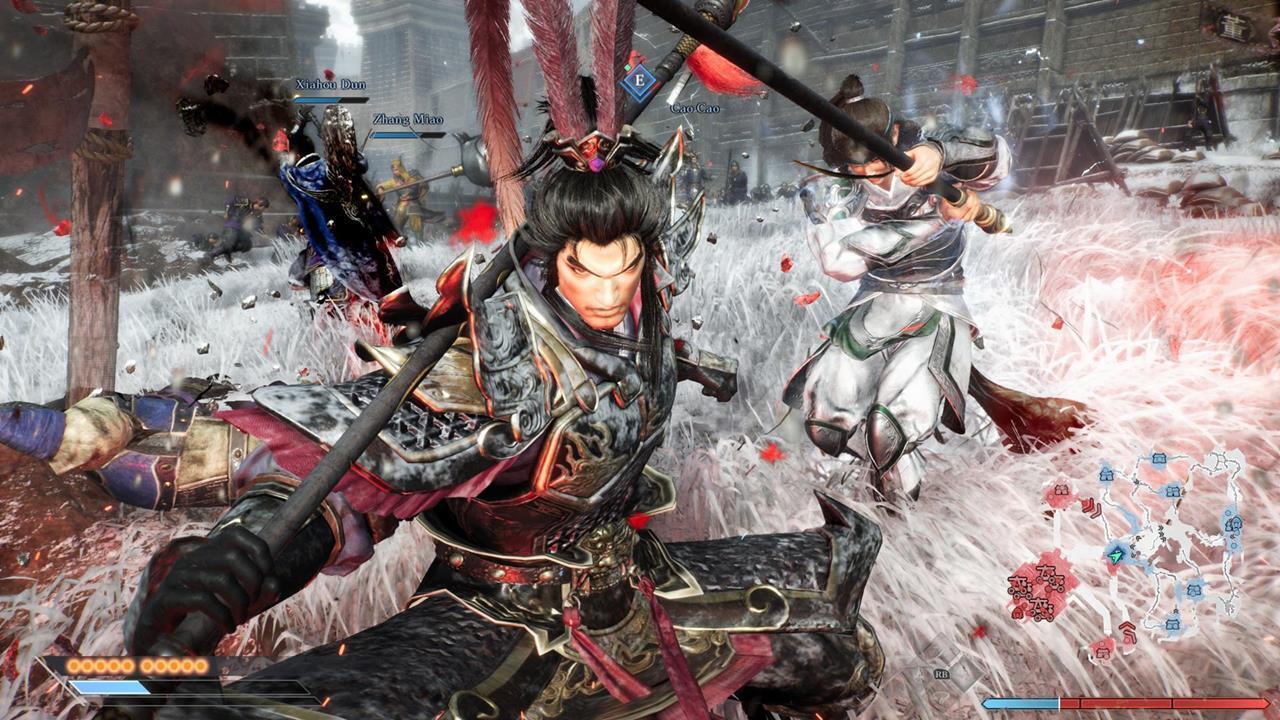Click the red troop icon at minimap bottom left
Viewport: 1280px width, 720px height.
click(1101, 650)
